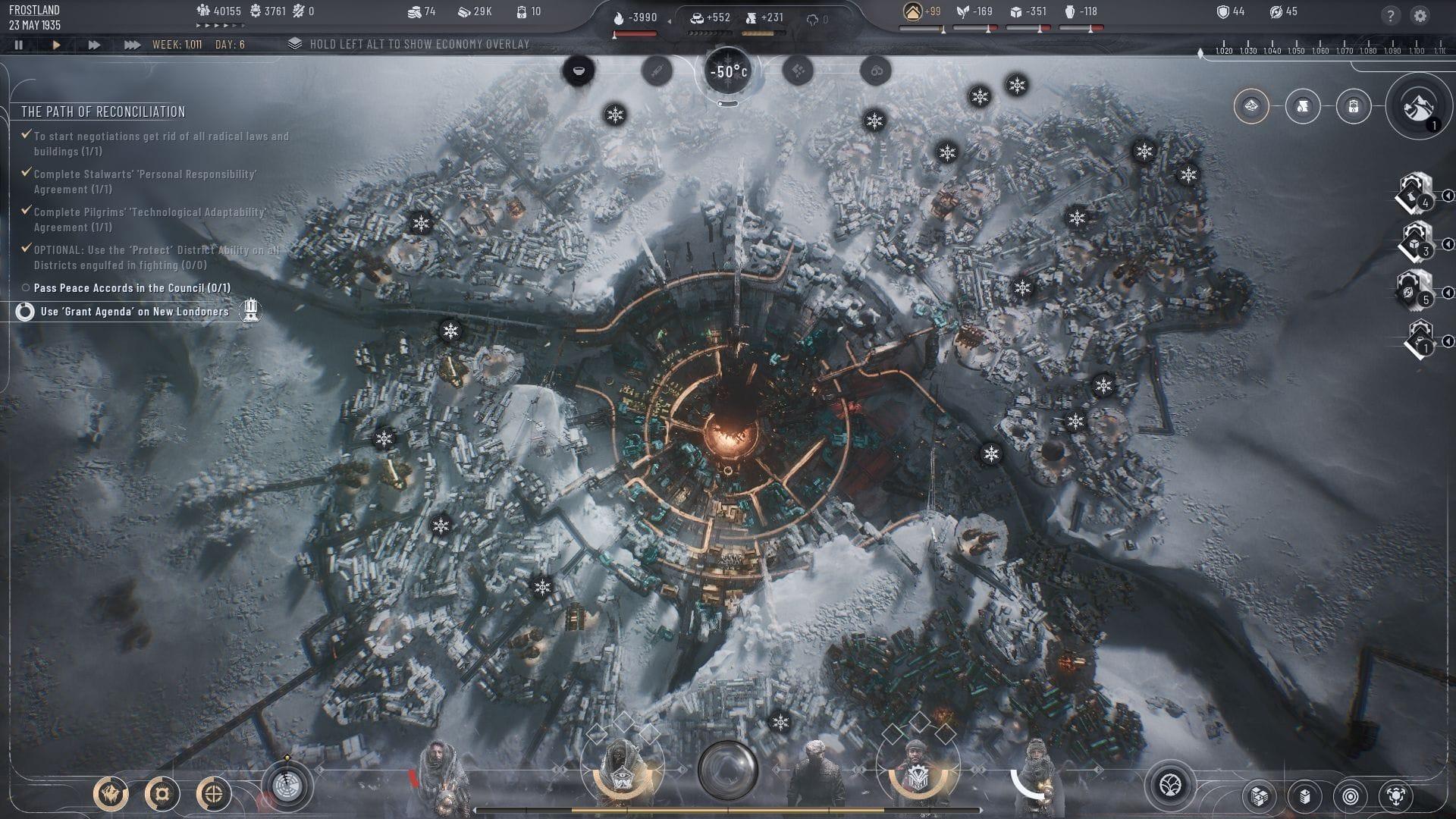Engage triple-speed fast forward
Image resolution: width=1456 pixels, height=819 pixels.
[x=131, y=44]
